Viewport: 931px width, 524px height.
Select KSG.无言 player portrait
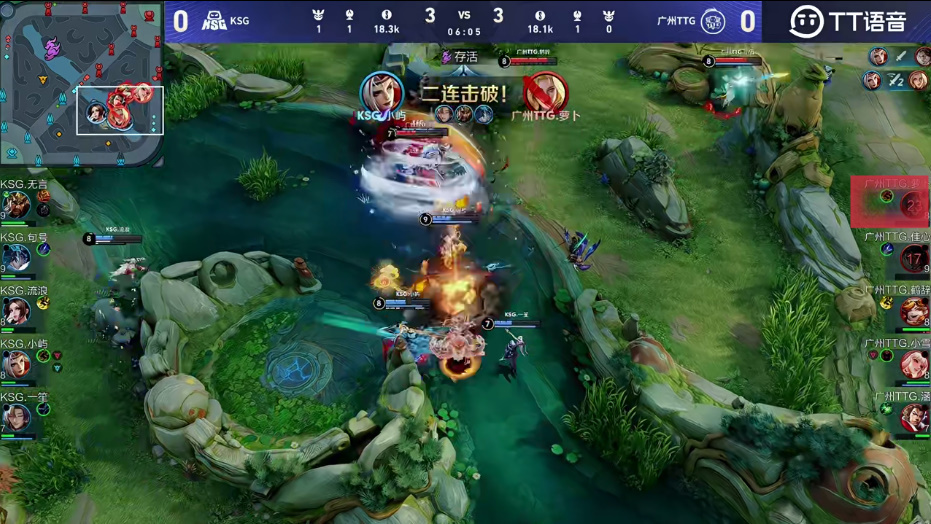pyautogui.click(x=16, y=206)
